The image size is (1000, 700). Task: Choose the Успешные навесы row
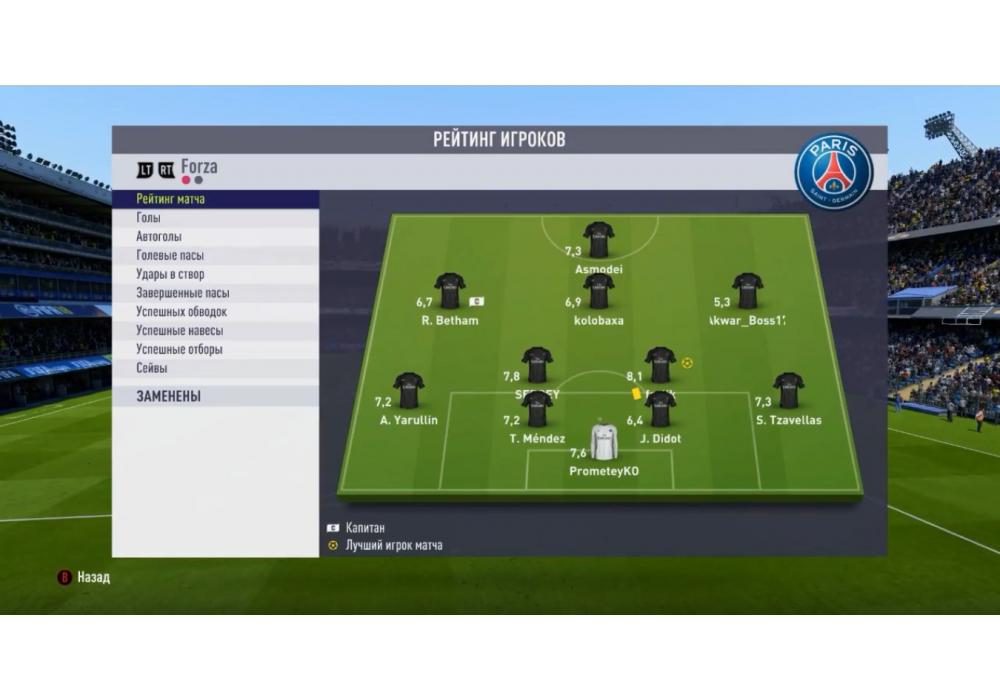click(216, 331)
